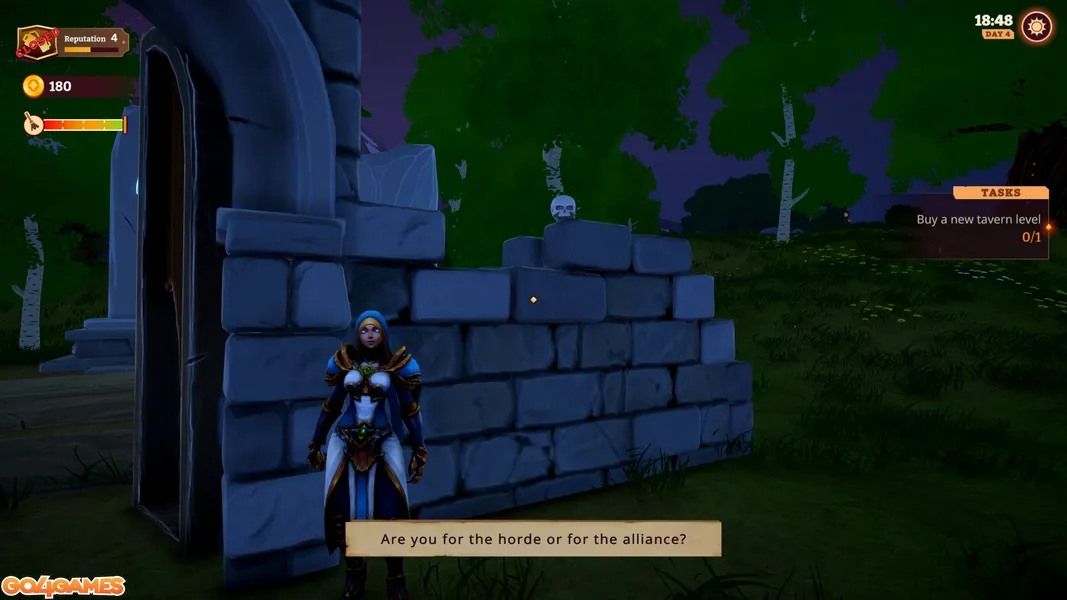Click the broom cleanliness icon
The width and height of the screenshot is (1067, 600).
point(32,124)
